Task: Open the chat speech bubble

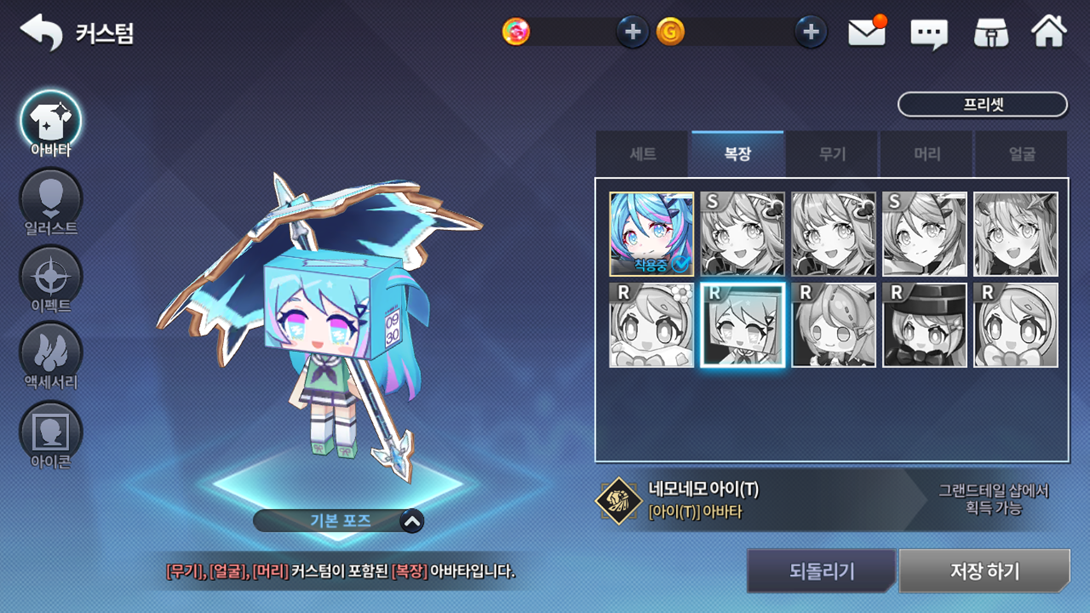Action: tap(928, 33)
